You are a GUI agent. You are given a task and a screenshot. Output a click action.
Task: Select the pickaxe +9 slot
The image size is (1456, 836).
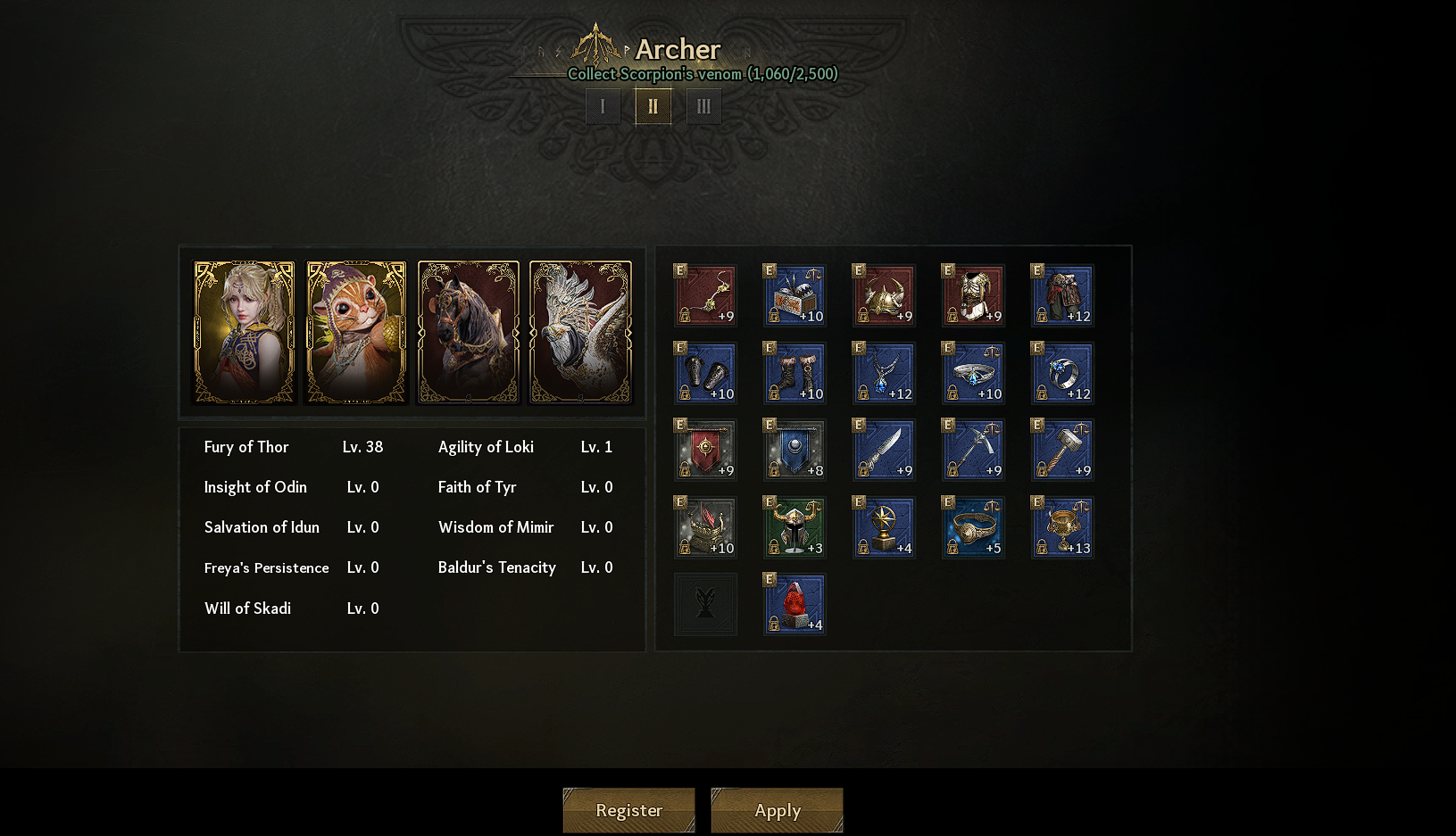pyautogui.click(x=973, y=450)
